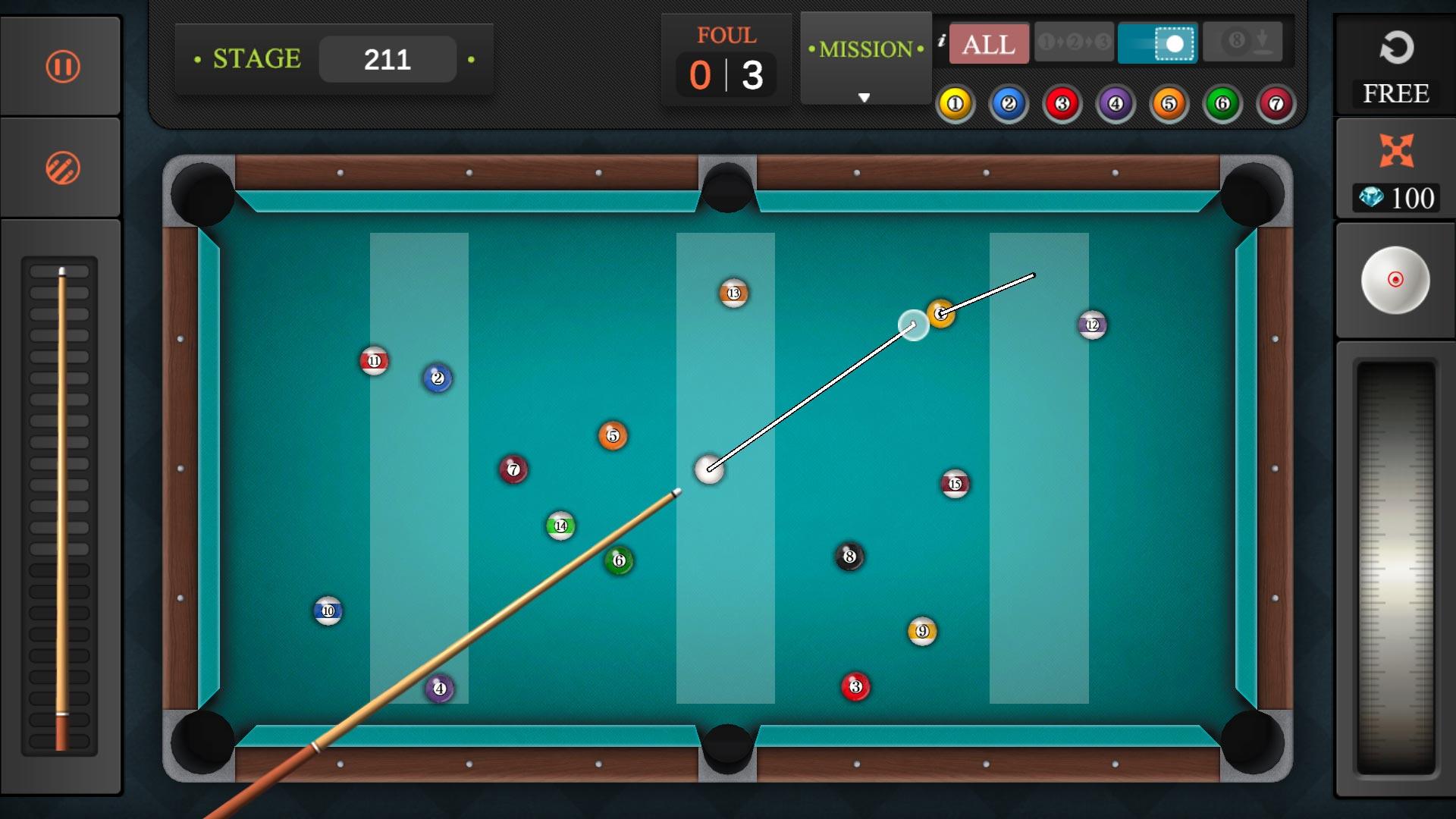Screen dimensions: 1456x819
Task: Expand the mission details panel arrow
Action: click(x=864, y=97)
